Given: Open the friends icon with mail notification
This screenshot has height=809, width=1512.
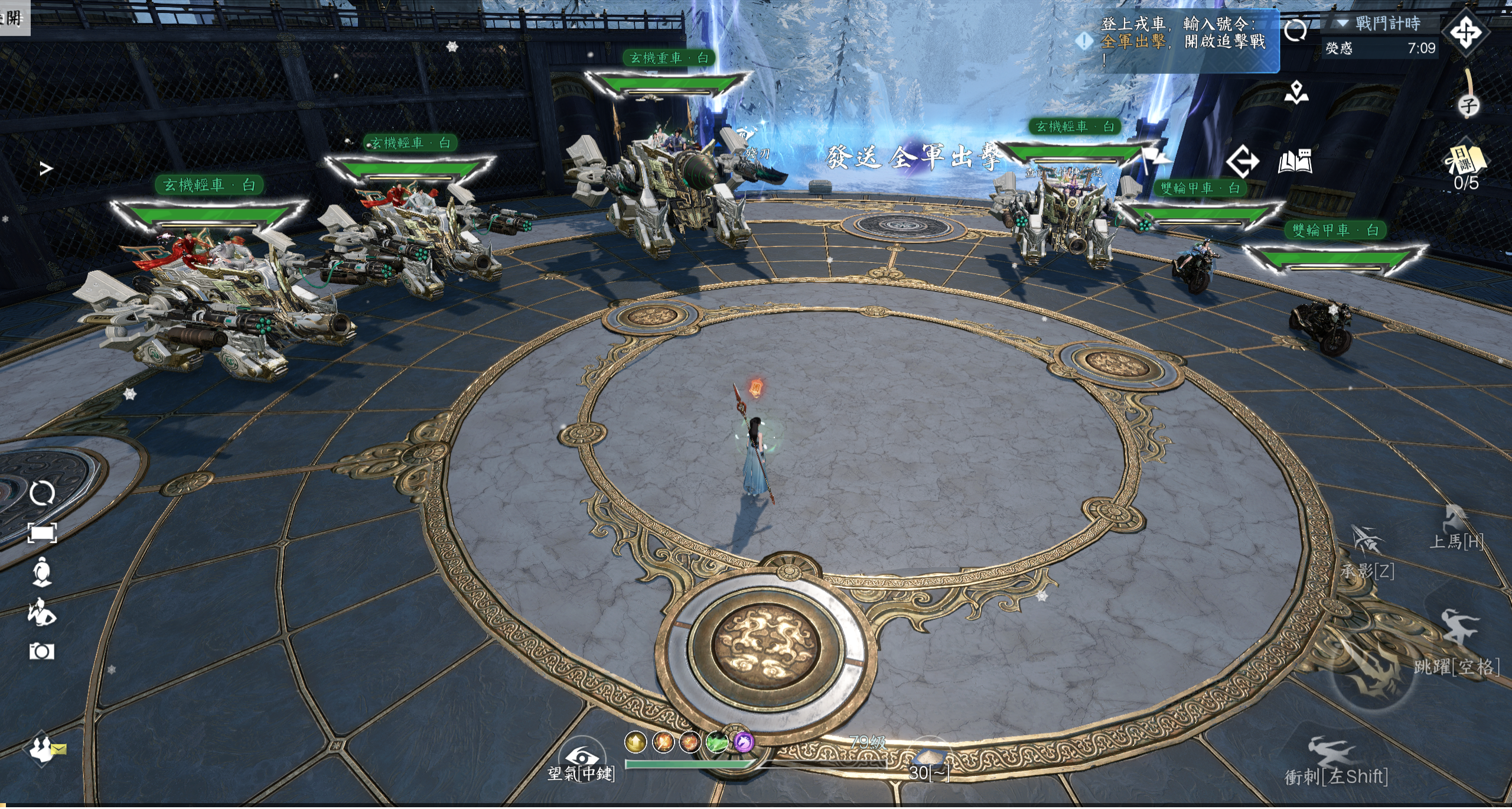Looking at the screenshot, I should [43, 748].
